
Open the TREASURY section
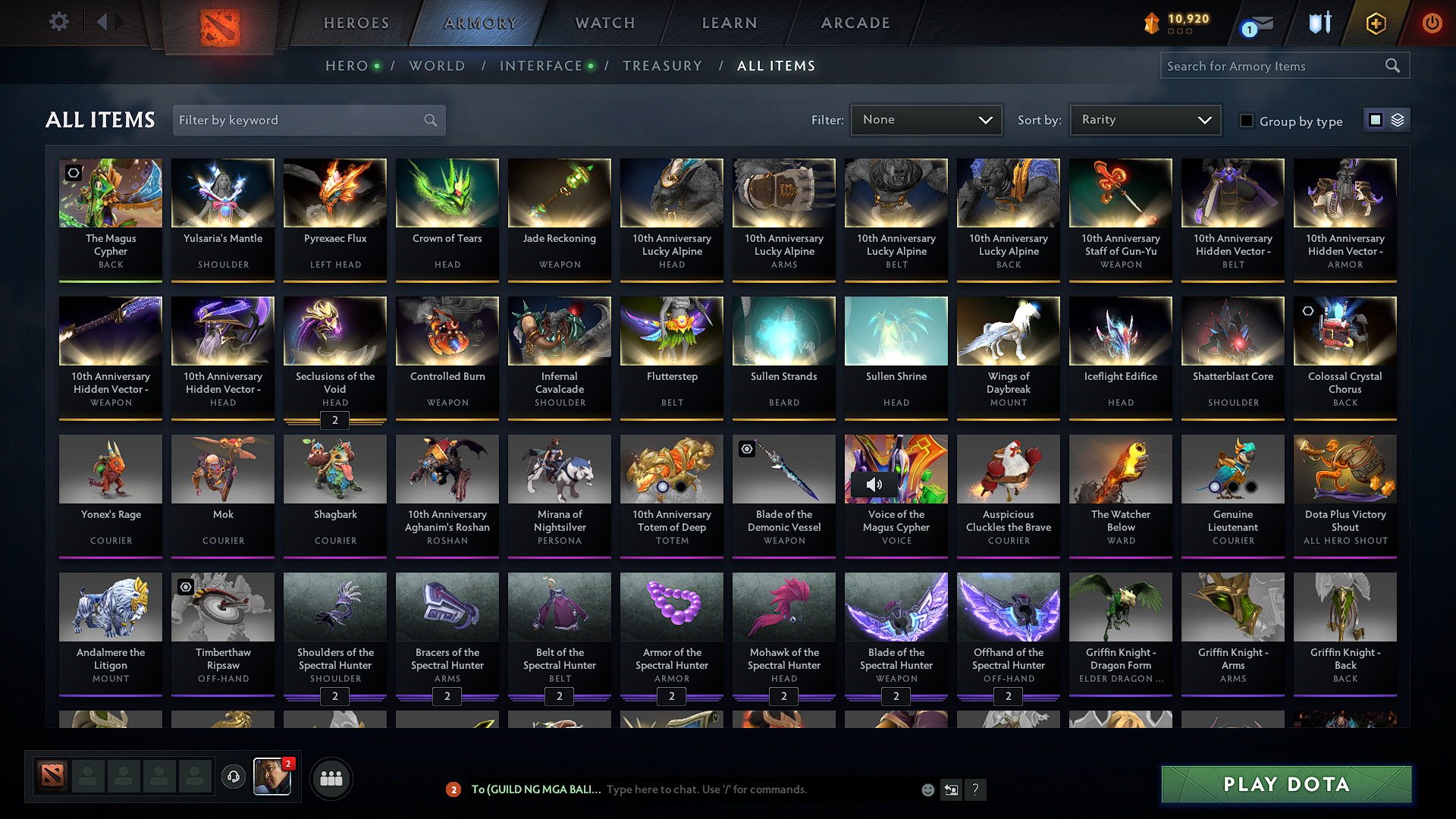pos(662,66)
